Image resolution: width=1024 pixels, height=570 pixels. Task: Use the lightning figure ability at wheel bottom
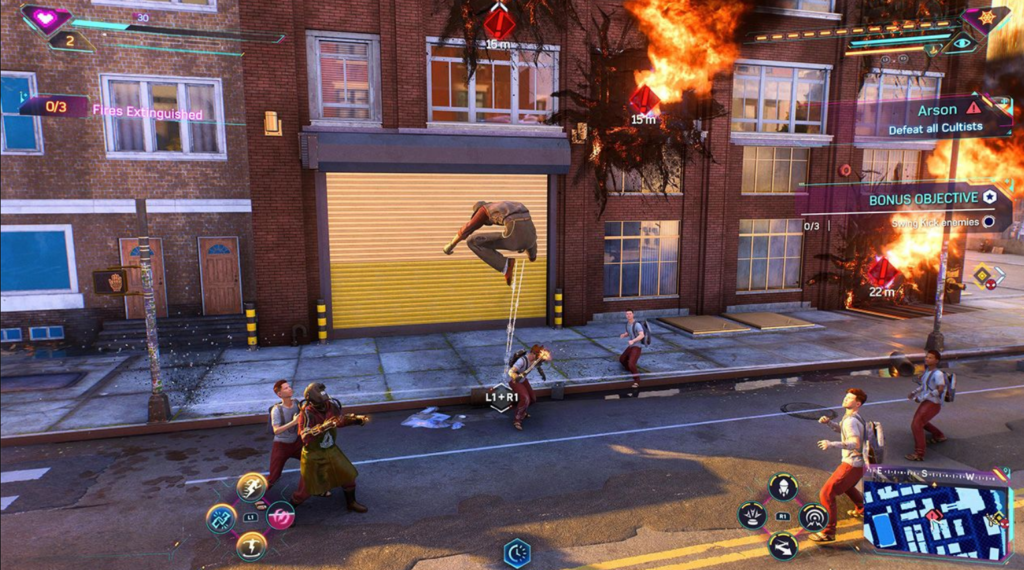pos(251,545)
